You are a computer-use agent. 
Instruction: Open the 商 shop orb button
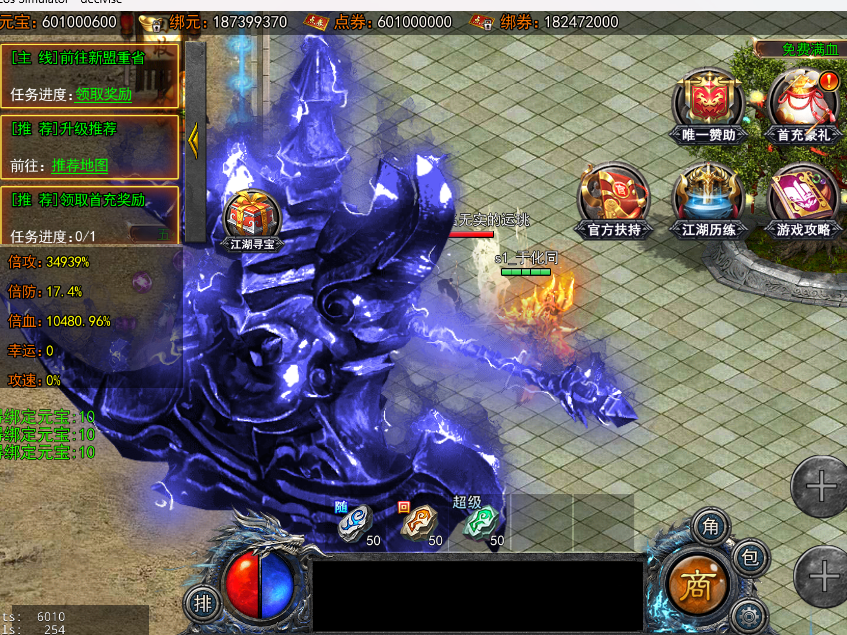coord(695,586)
